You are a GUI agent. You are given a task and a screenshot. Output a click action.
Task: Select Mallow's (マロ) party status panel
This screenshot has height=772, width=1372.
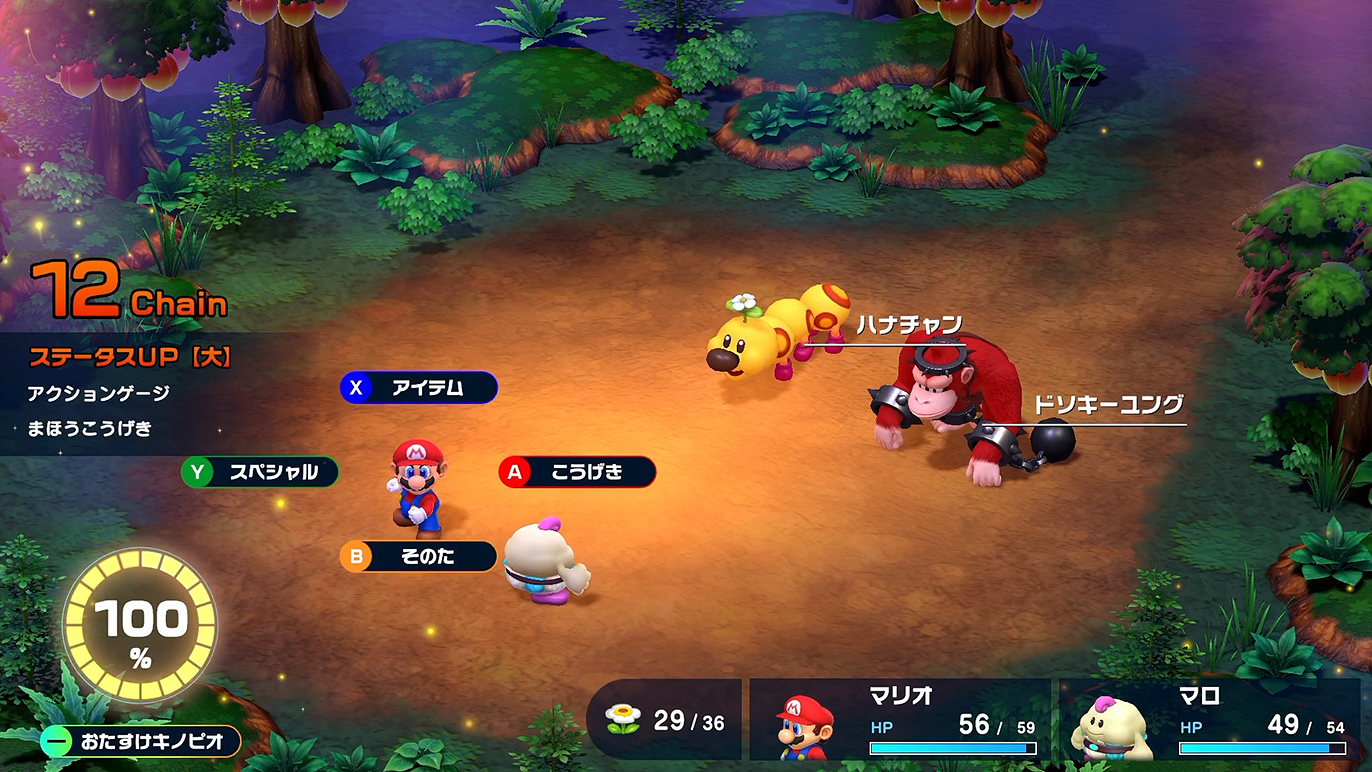1208,720
